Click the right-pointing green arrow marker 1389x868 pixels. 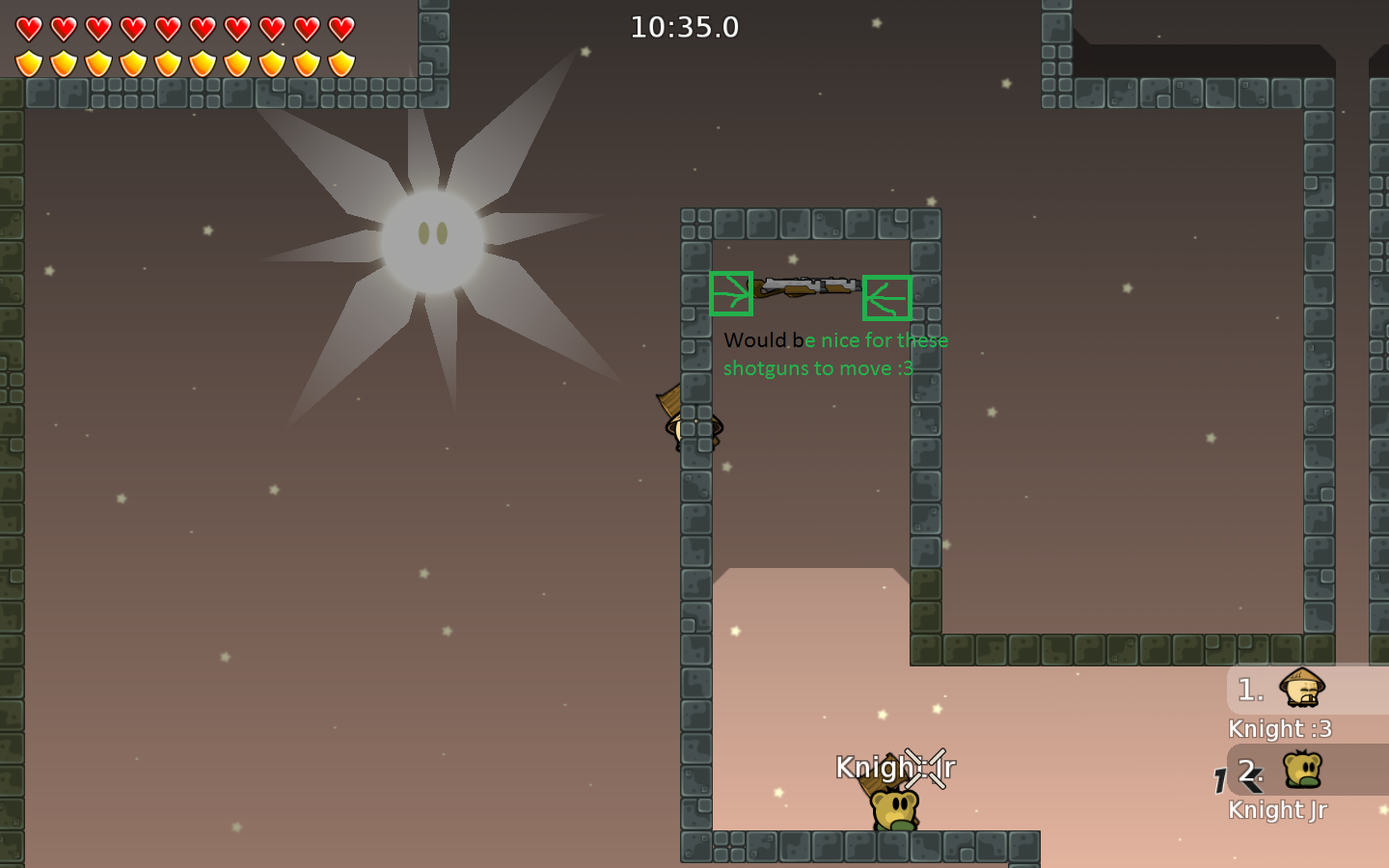tap(731, 294)
